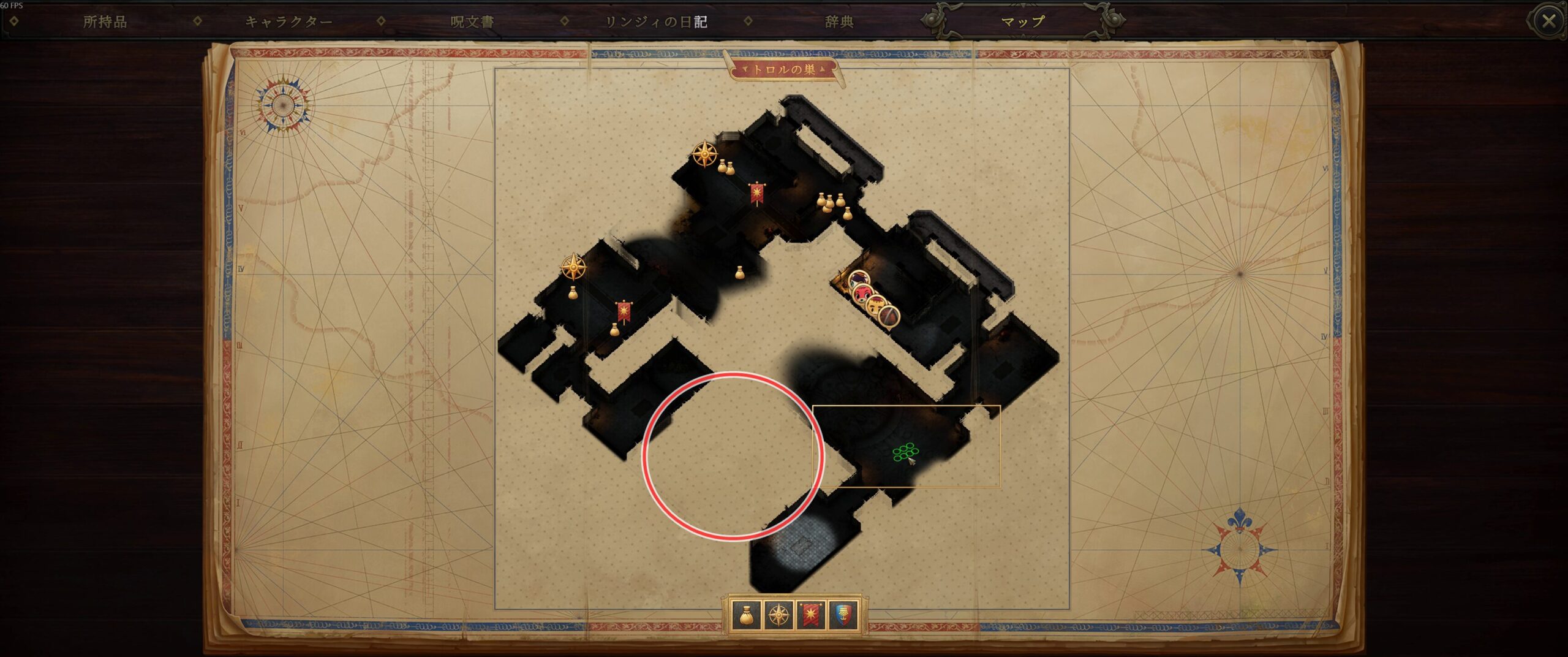Open the 所持品 inventory tab
Screen dimensions: 1568x657
[x=105, y=22]
